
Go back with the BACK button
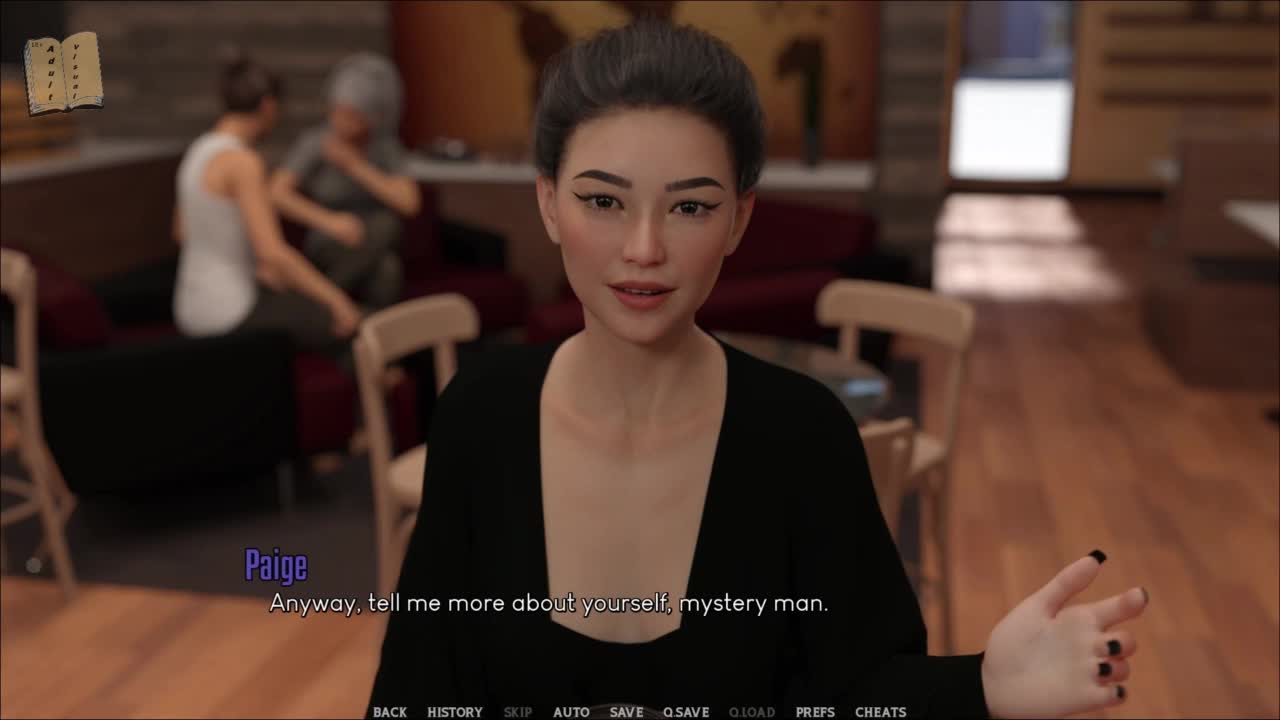389,712
